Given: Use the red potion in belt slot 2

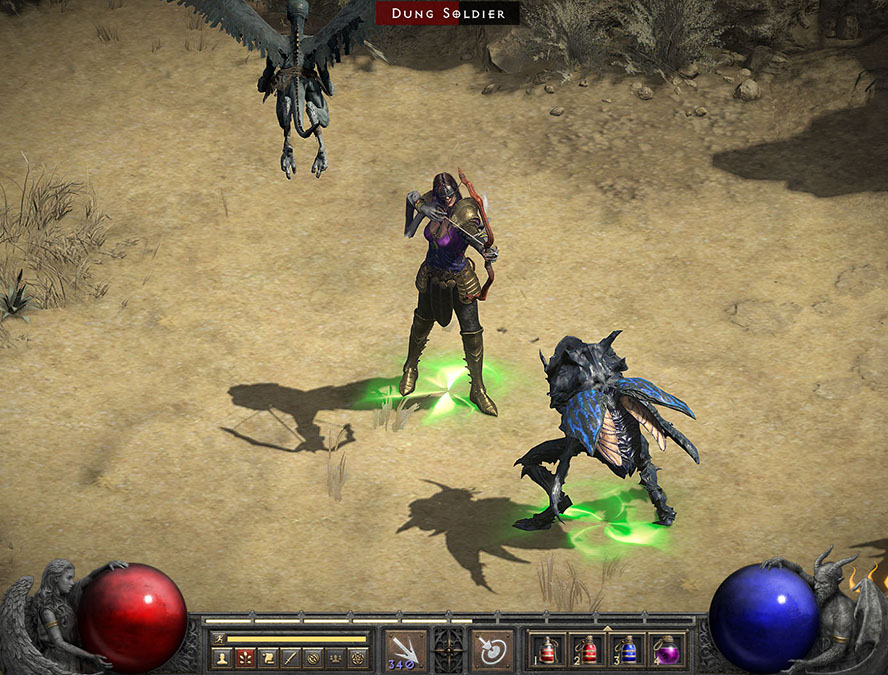Looking at the screenshot, I should pos(588,651).
